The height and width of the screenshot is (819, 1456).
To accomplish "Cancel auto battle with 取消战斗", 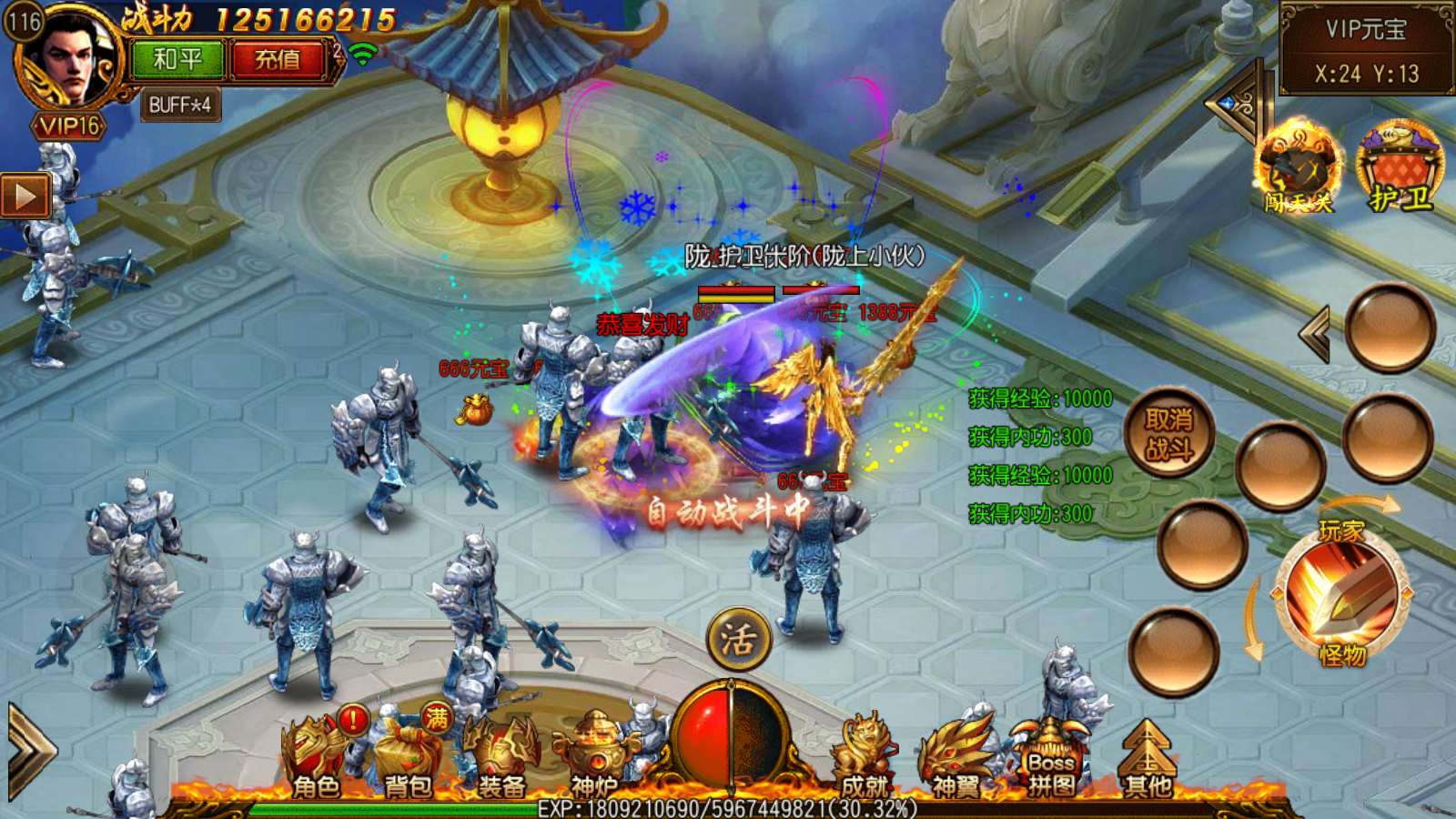I will point(1169,434).
